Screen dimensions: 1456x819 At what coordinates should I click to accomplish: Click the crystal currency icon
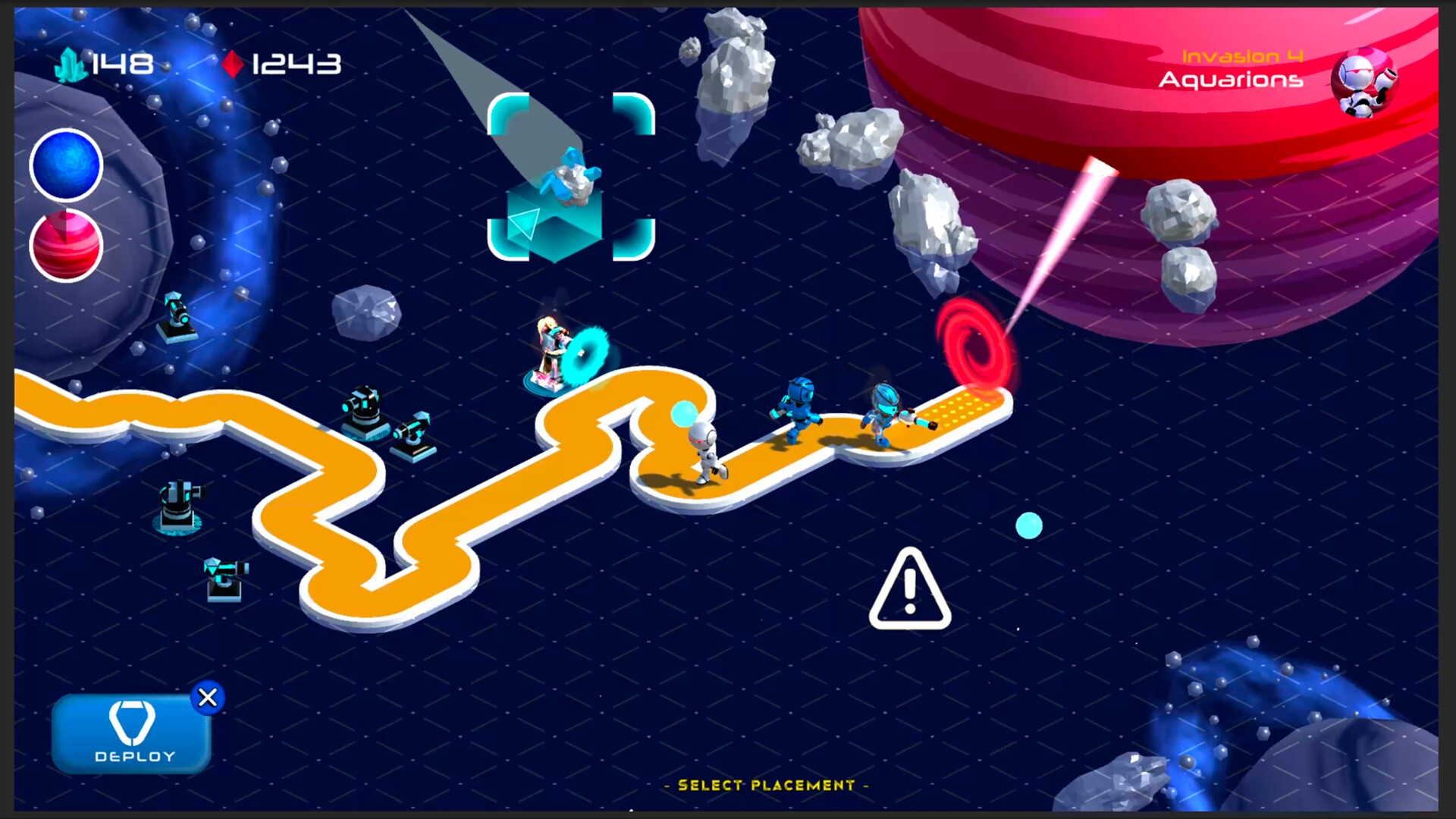click(x=71, y=64)
